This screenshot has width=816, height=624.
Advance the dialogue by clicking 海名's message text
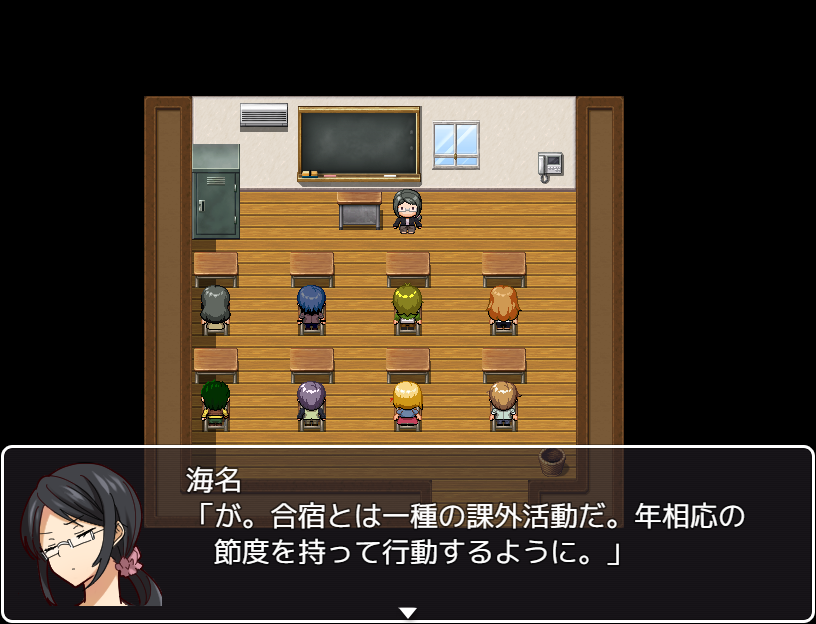[x=466, y=535]
